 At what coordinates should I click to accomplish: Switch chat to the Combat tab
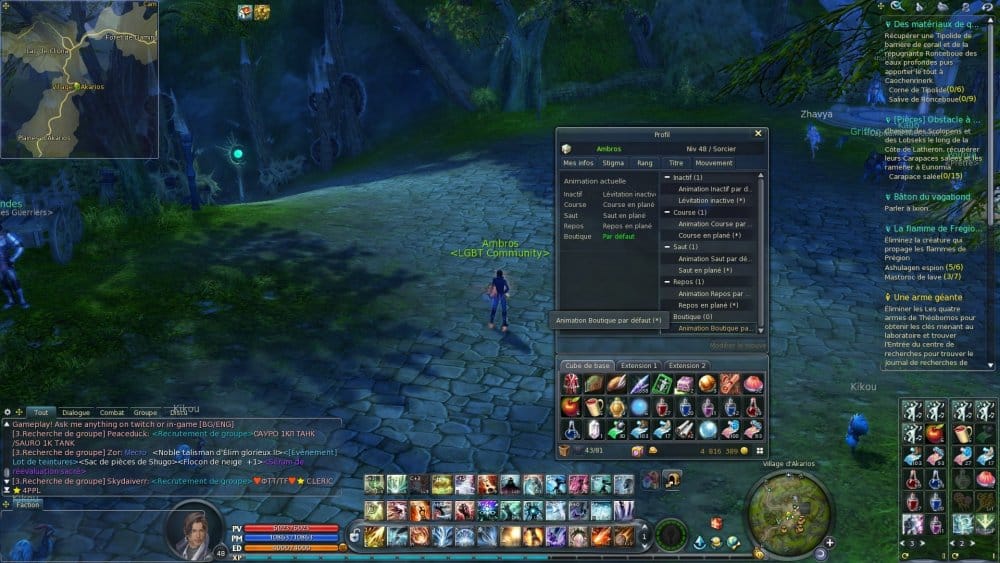(112, 412)
